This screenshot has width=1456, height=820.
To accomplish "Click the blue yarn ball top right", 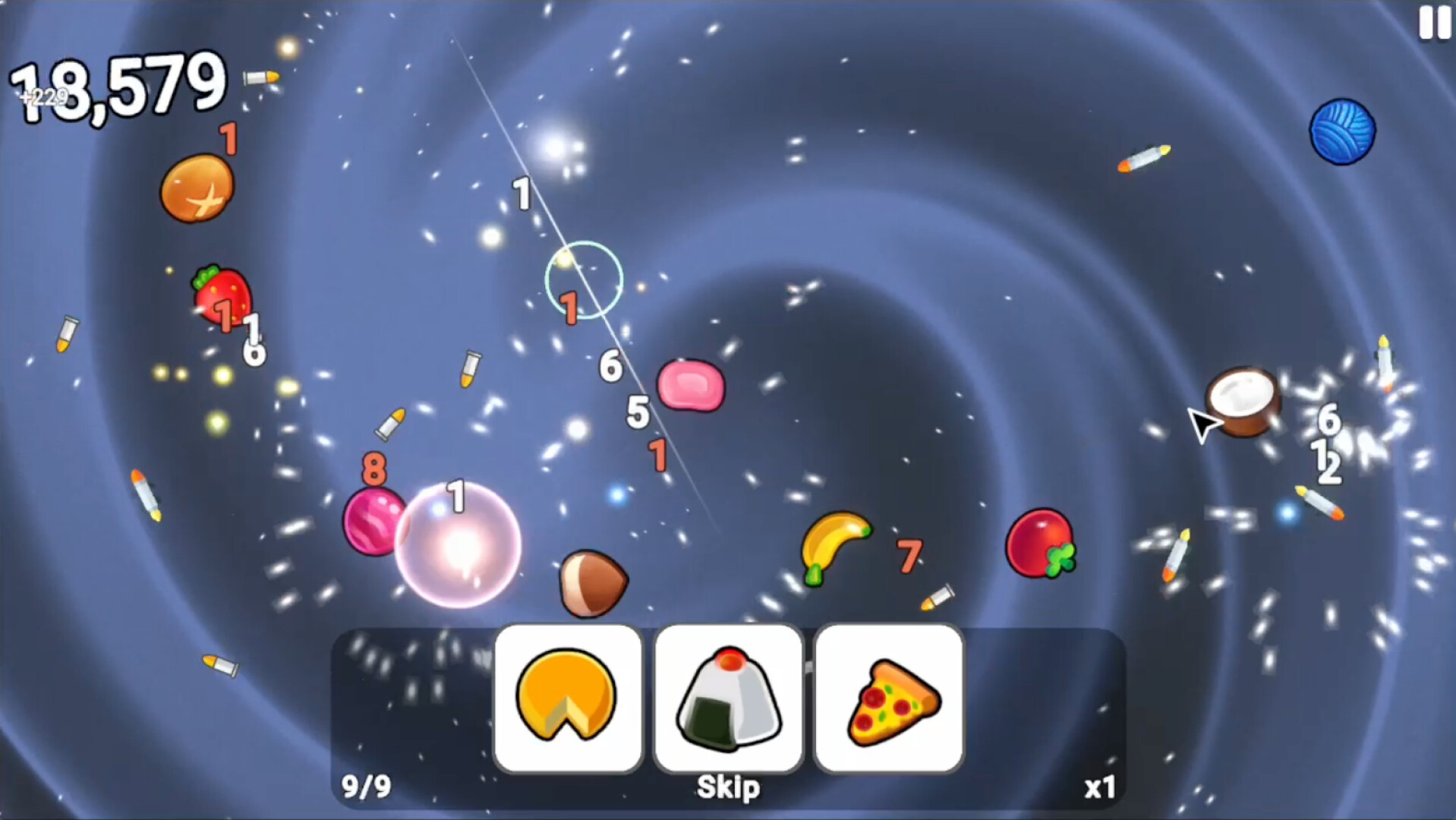I will point(1342,131).
